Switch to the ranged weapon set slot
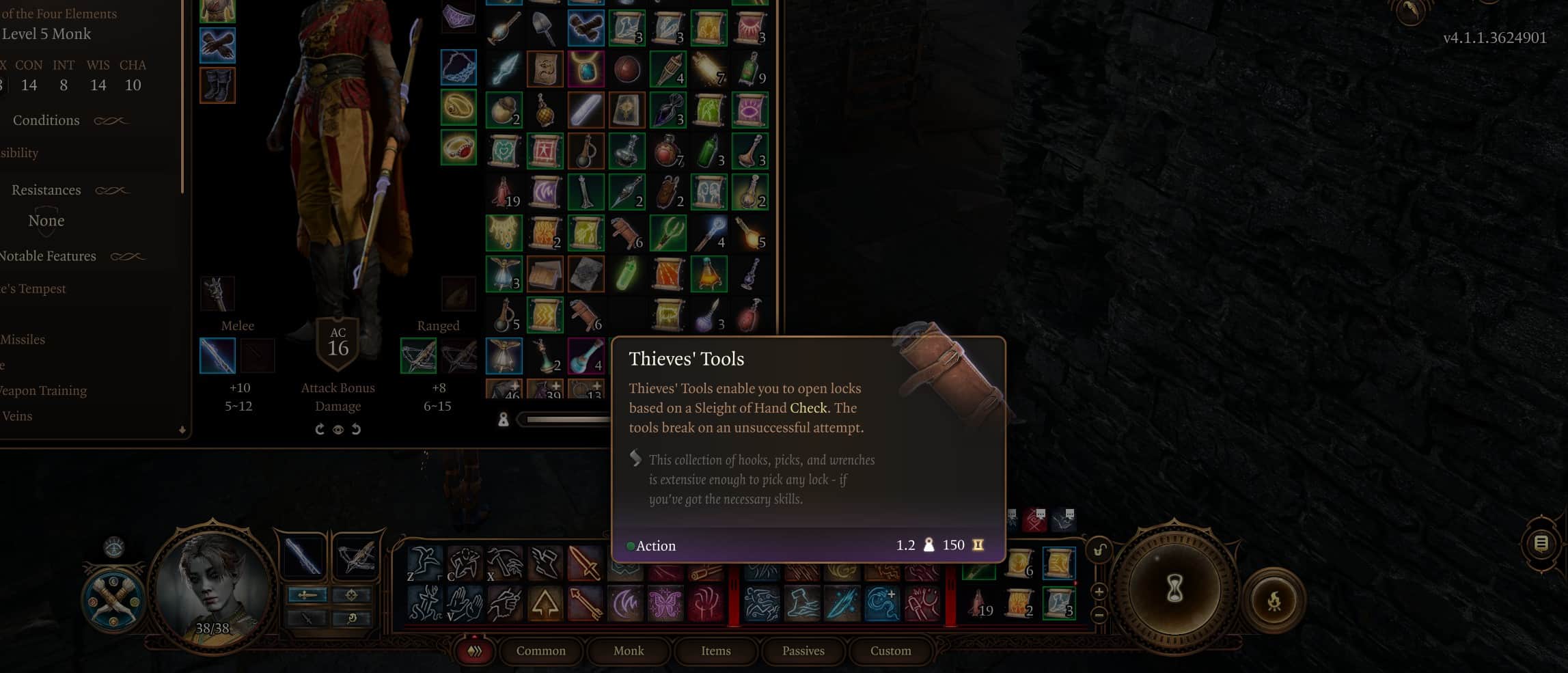1568x673 pixels. coord(357,555)
